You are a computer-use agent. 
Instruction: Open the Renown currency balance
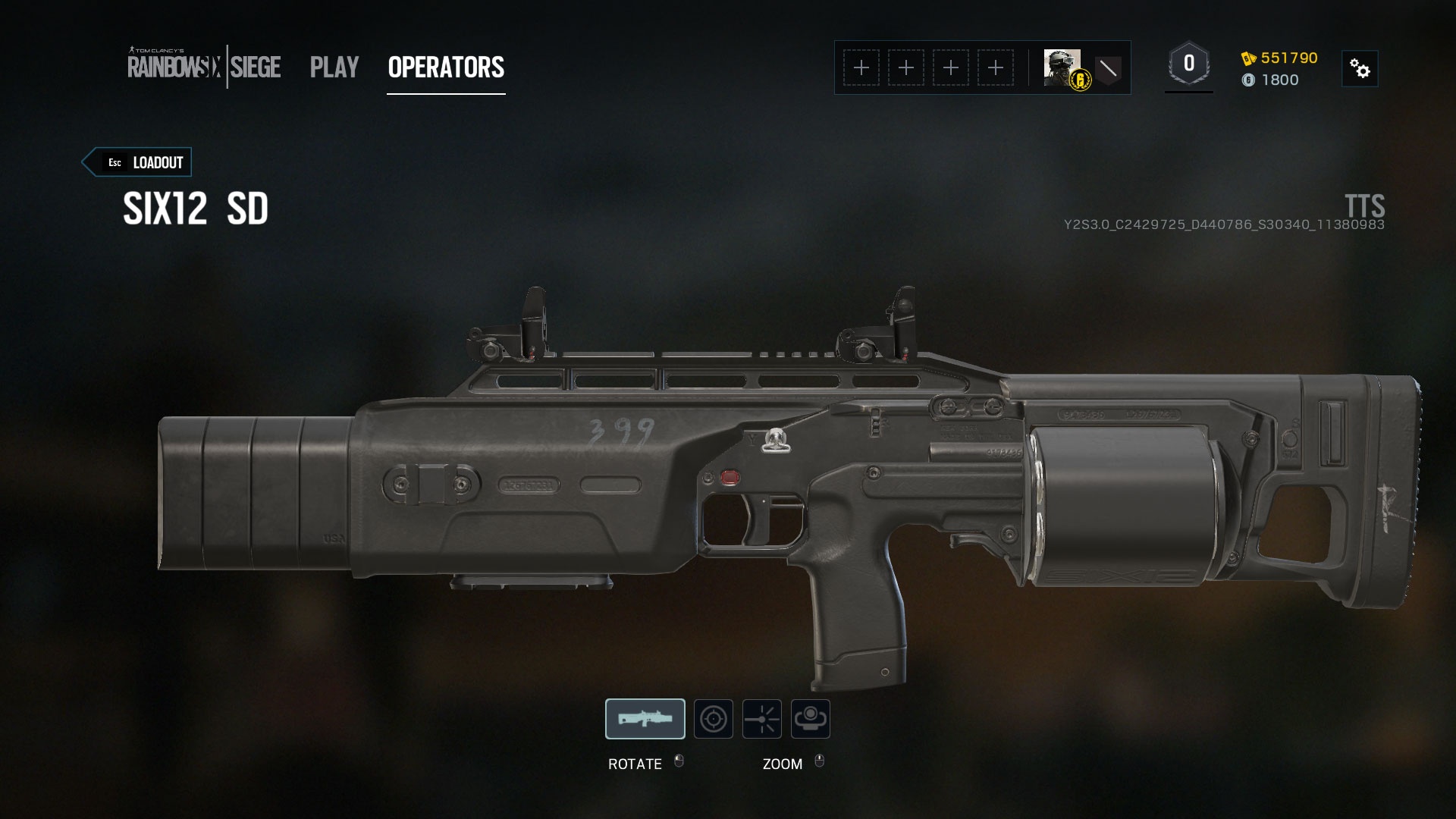point(1280,58)
